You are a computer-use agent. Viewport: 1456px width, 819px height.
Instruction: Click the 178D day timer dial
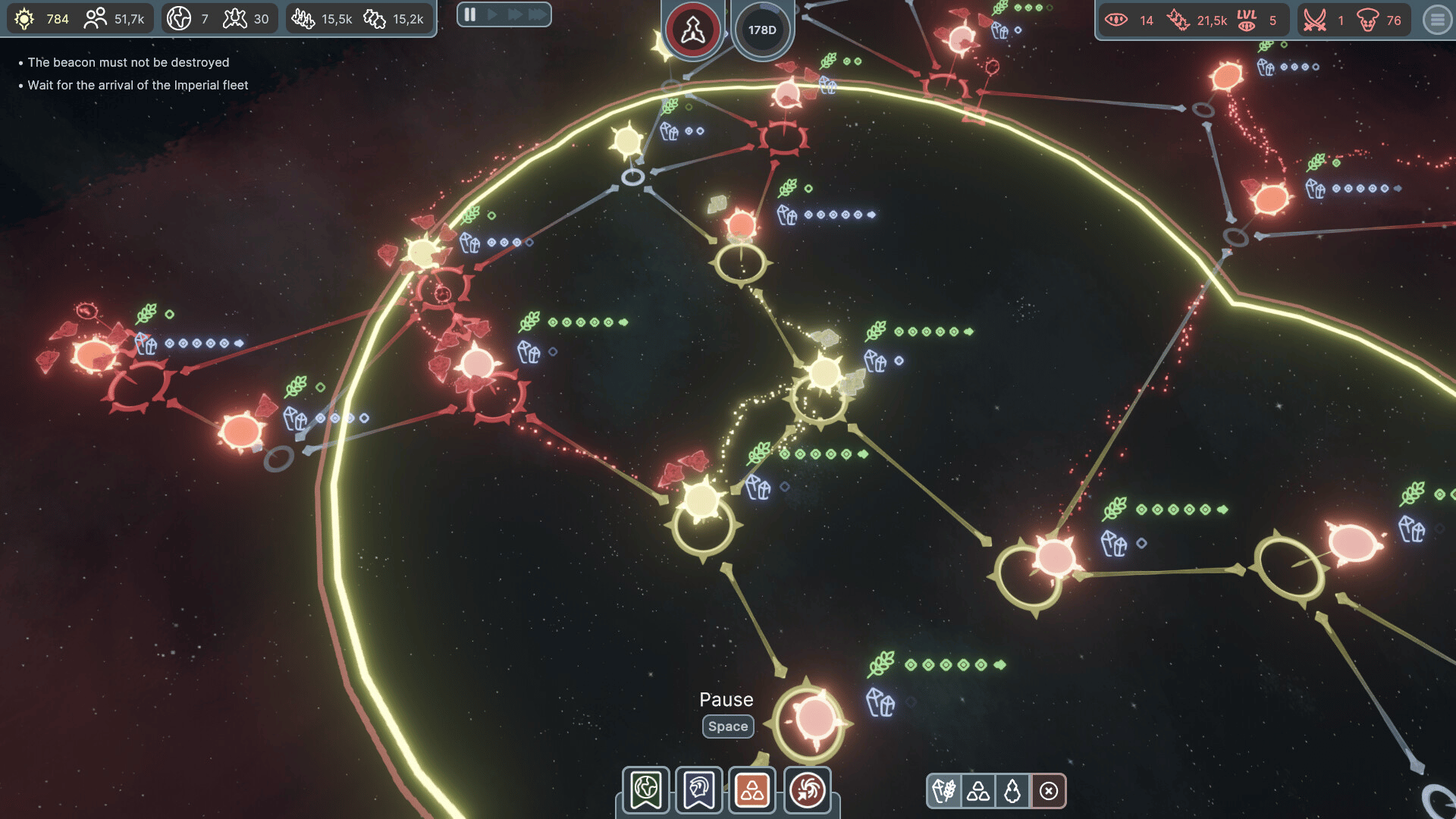(762, 30)
